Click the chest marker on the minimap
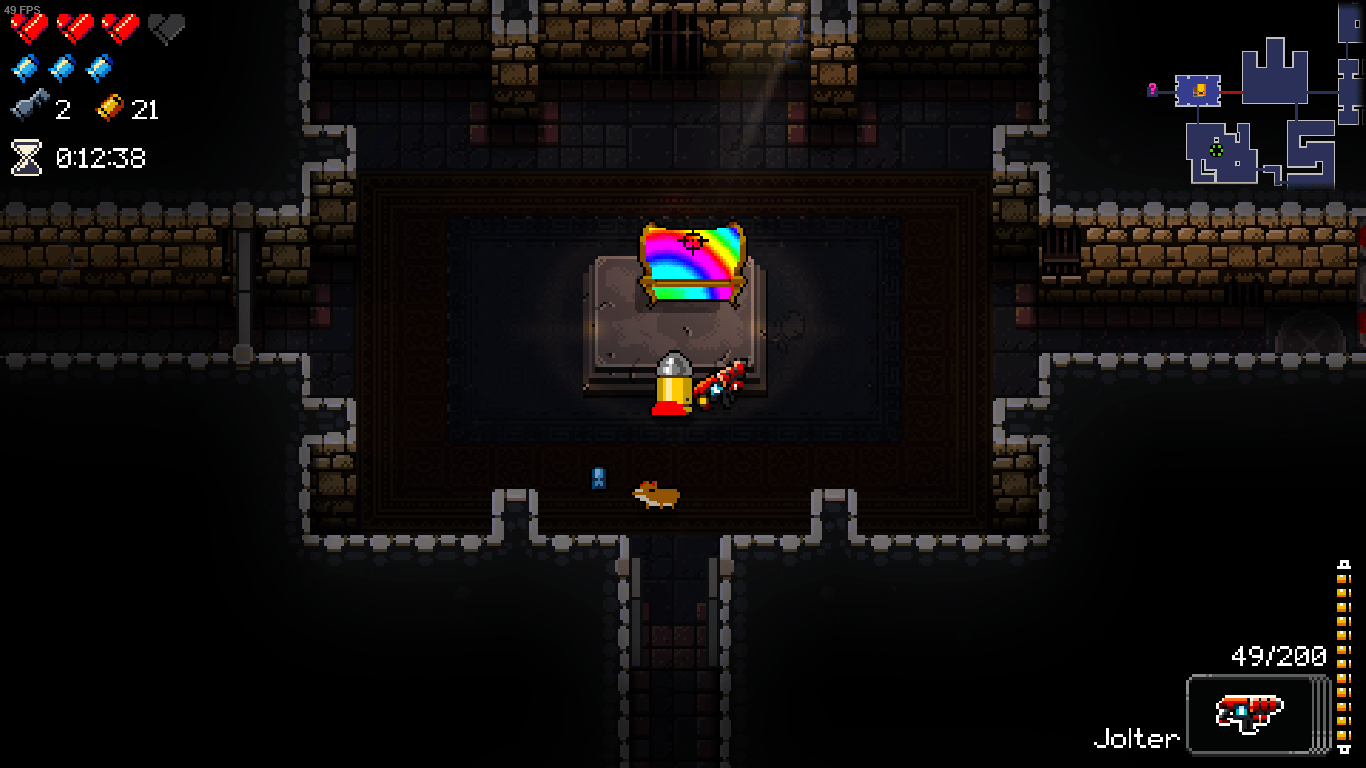The height and width of the screenshot is (768, 1366). point(1200,90)
